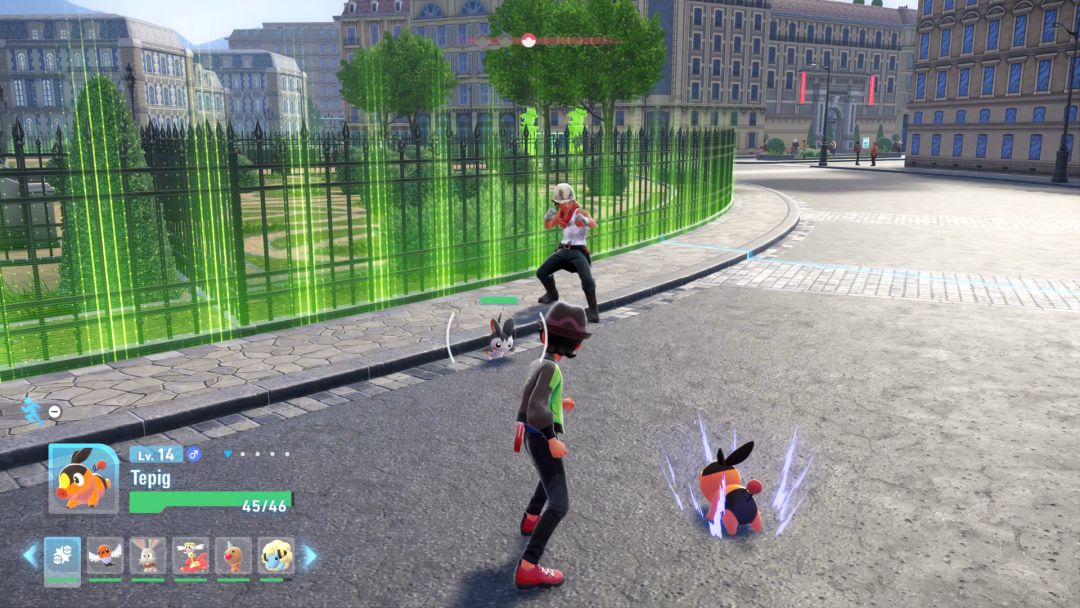Select the Weedle party slot
Image resolution: width=1080 pixels, height=608 pixels.
(233, 555)
